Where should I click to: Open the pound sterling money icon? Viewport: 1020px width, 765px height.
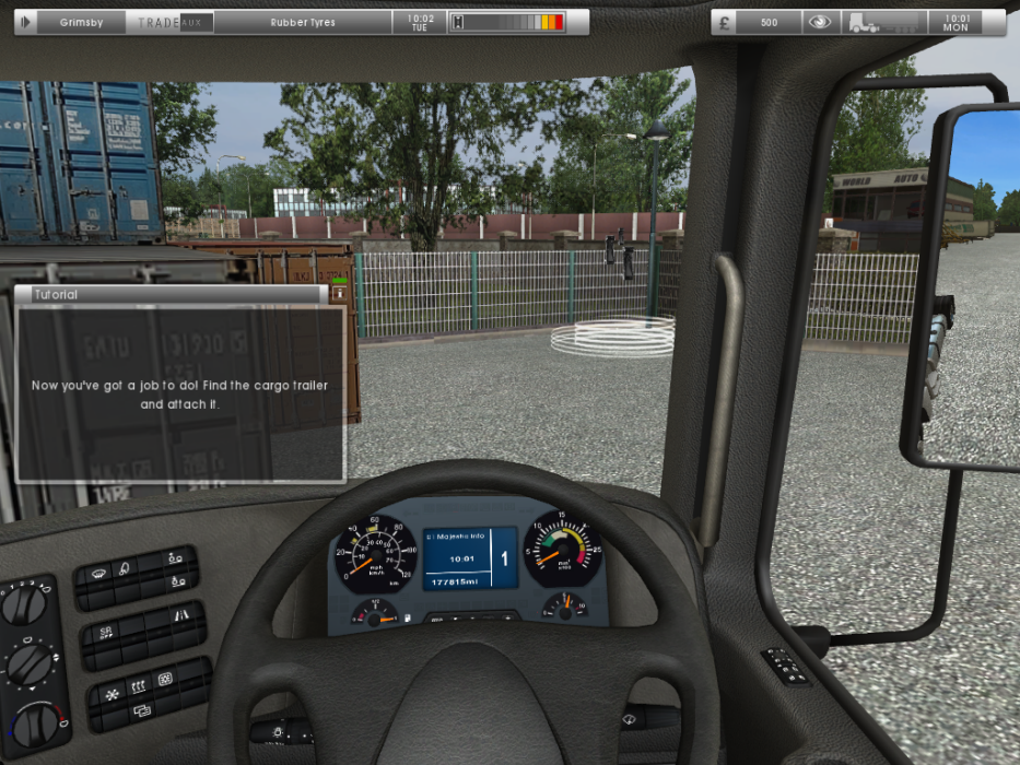(x=724, y=22)
